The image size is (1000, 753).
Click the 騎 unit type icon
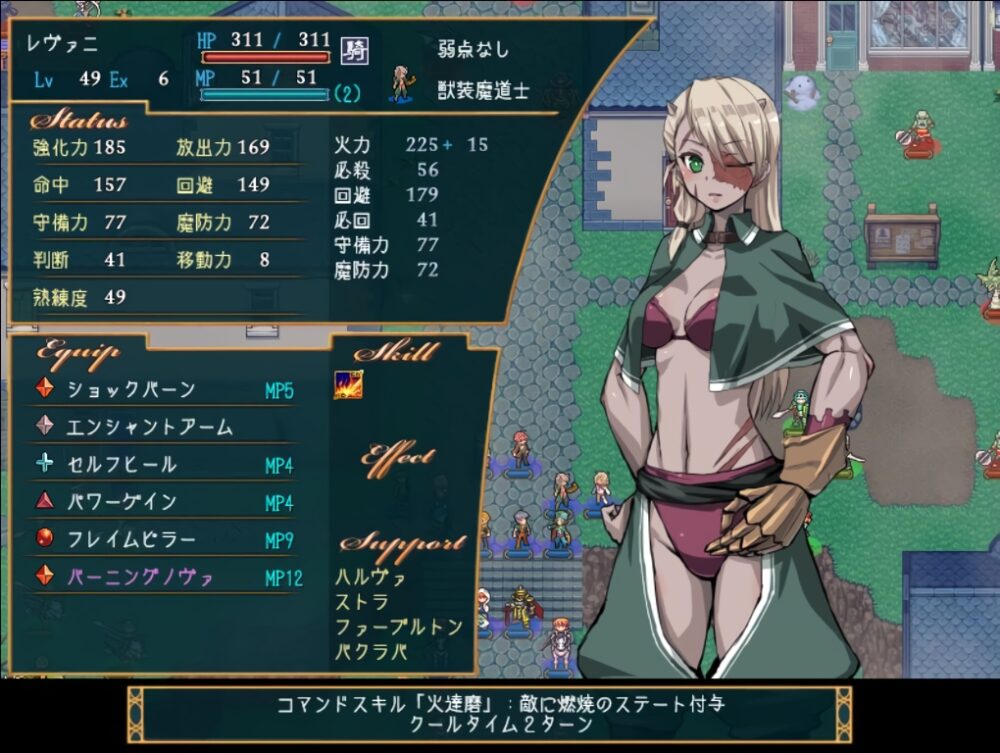pyautogui.click(x=353, y=49)
